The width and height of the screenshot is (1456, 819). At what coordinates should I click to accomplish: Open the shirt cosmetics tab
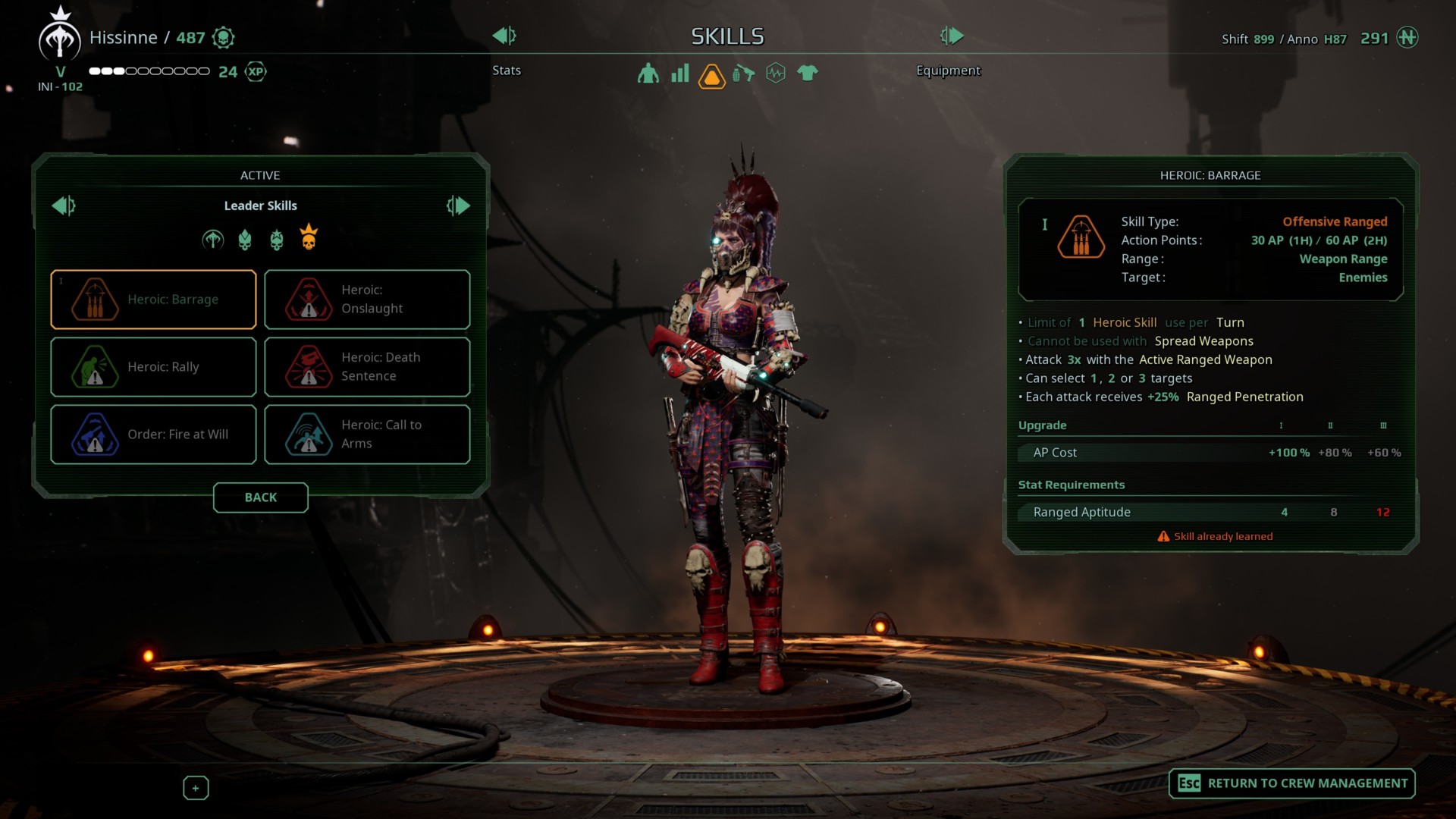click(x=808, y=74)
